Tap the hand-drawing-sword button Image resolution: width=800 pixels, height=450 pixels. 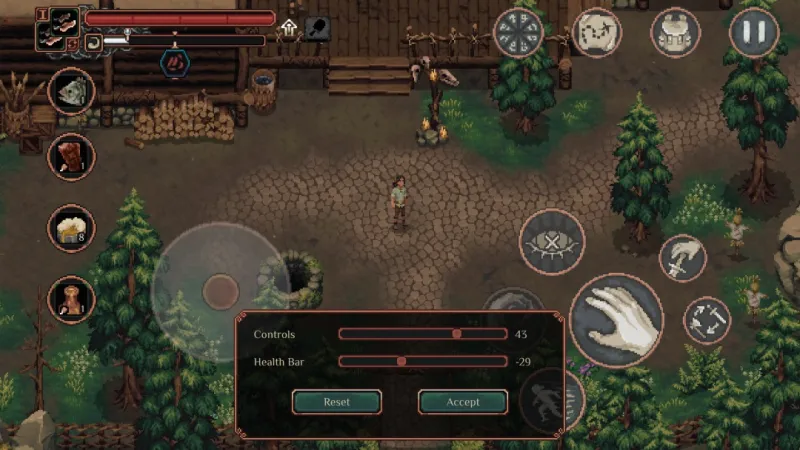(x=683, y=258)
